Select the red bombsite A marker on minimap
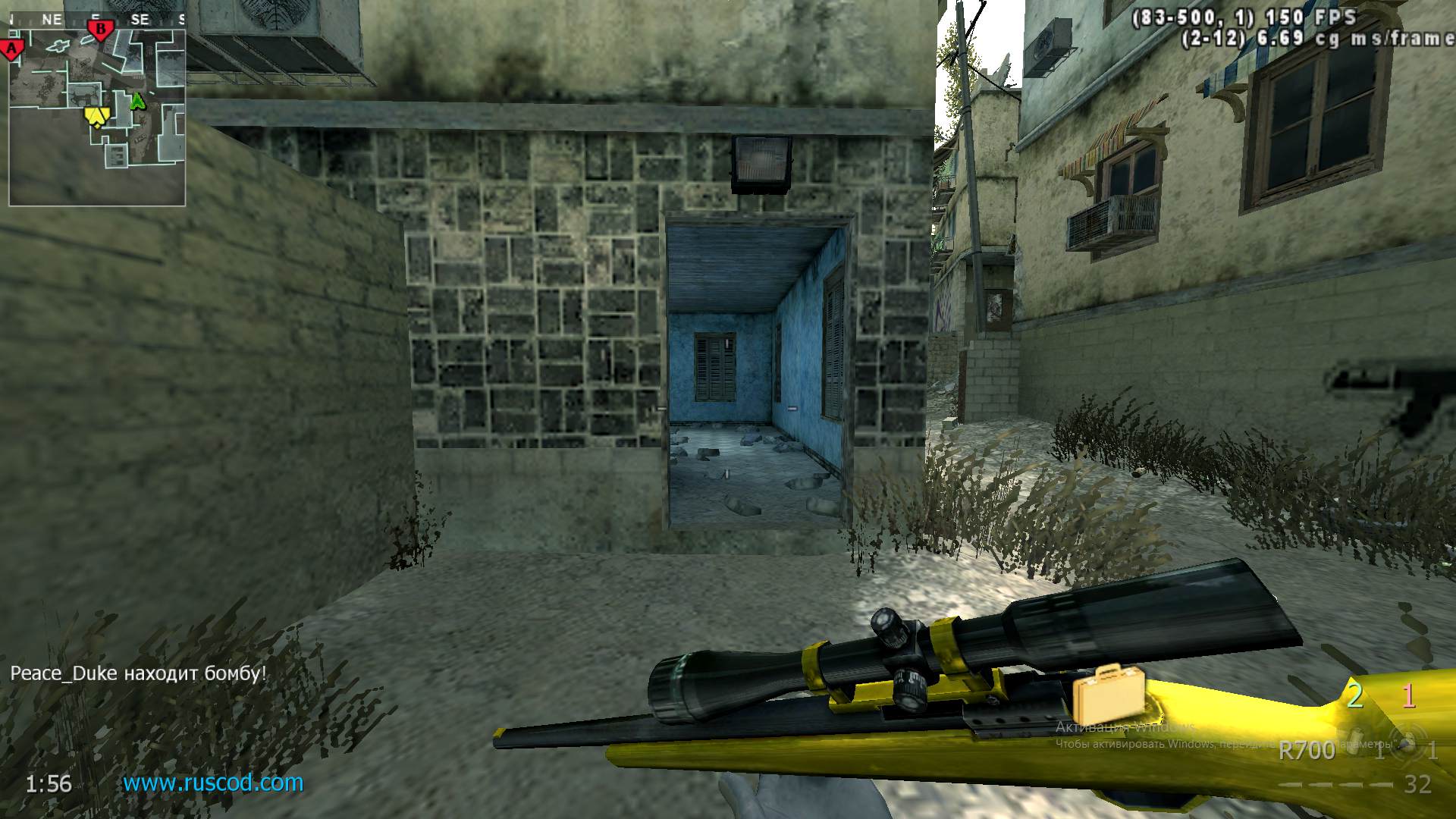The image size is (1456, 819). [x=12, y=47]
